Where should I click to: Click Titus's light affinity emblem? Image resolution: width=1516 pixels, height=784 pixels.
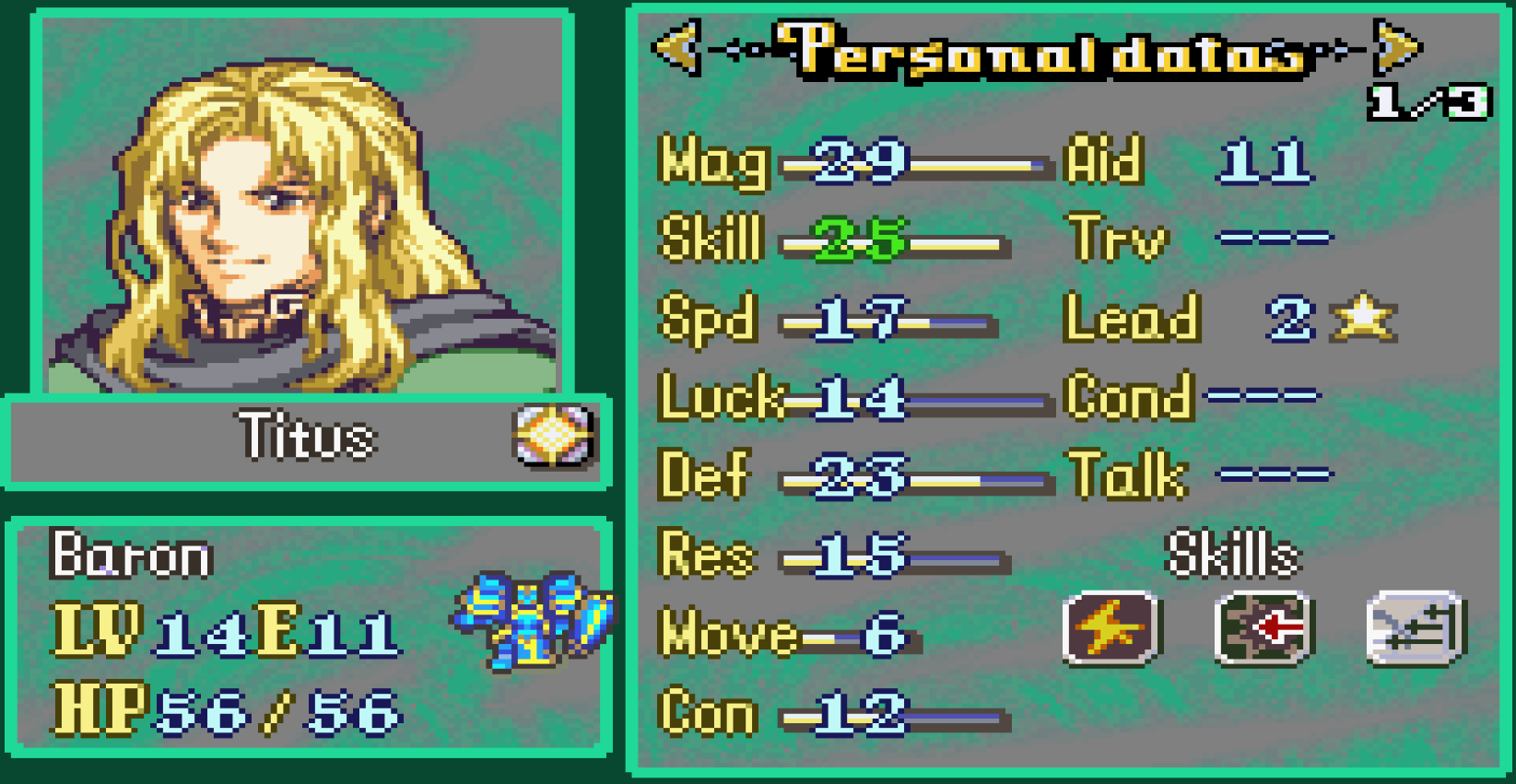click(x=553, y=440)
